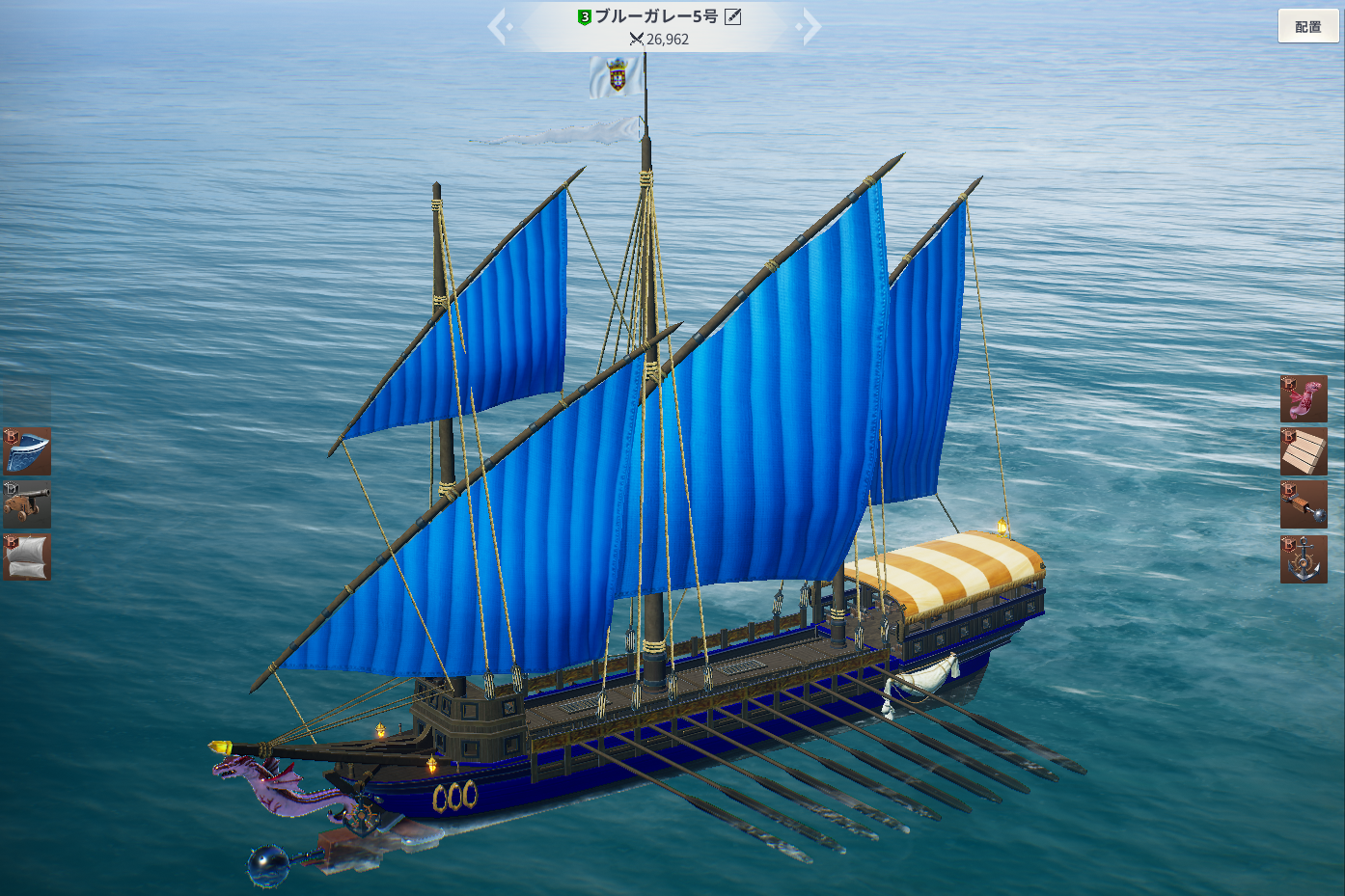Open the anchor equipment slot

1304,559
